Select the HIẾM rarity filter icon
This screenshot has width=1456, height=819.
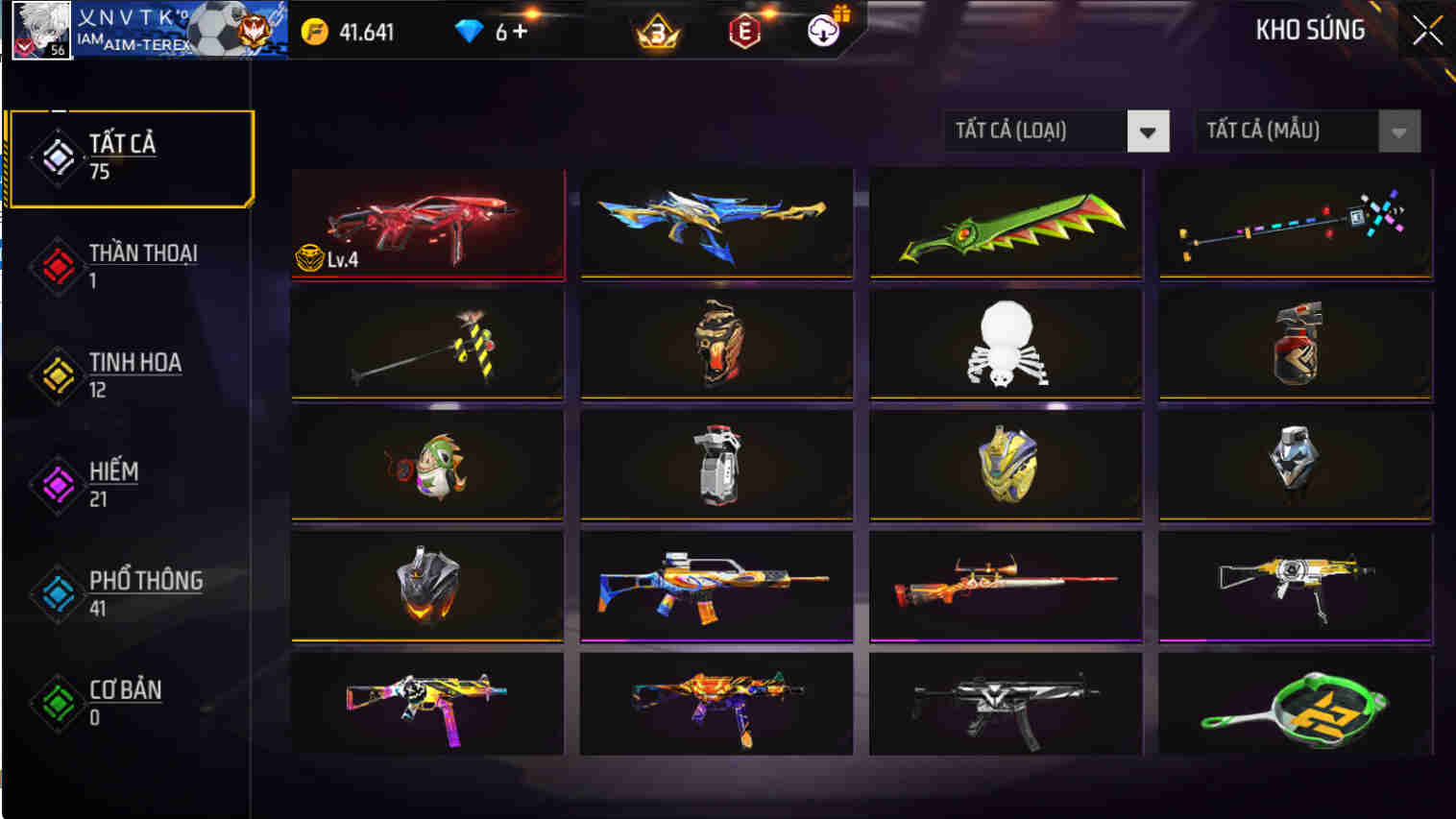(58, 485)
